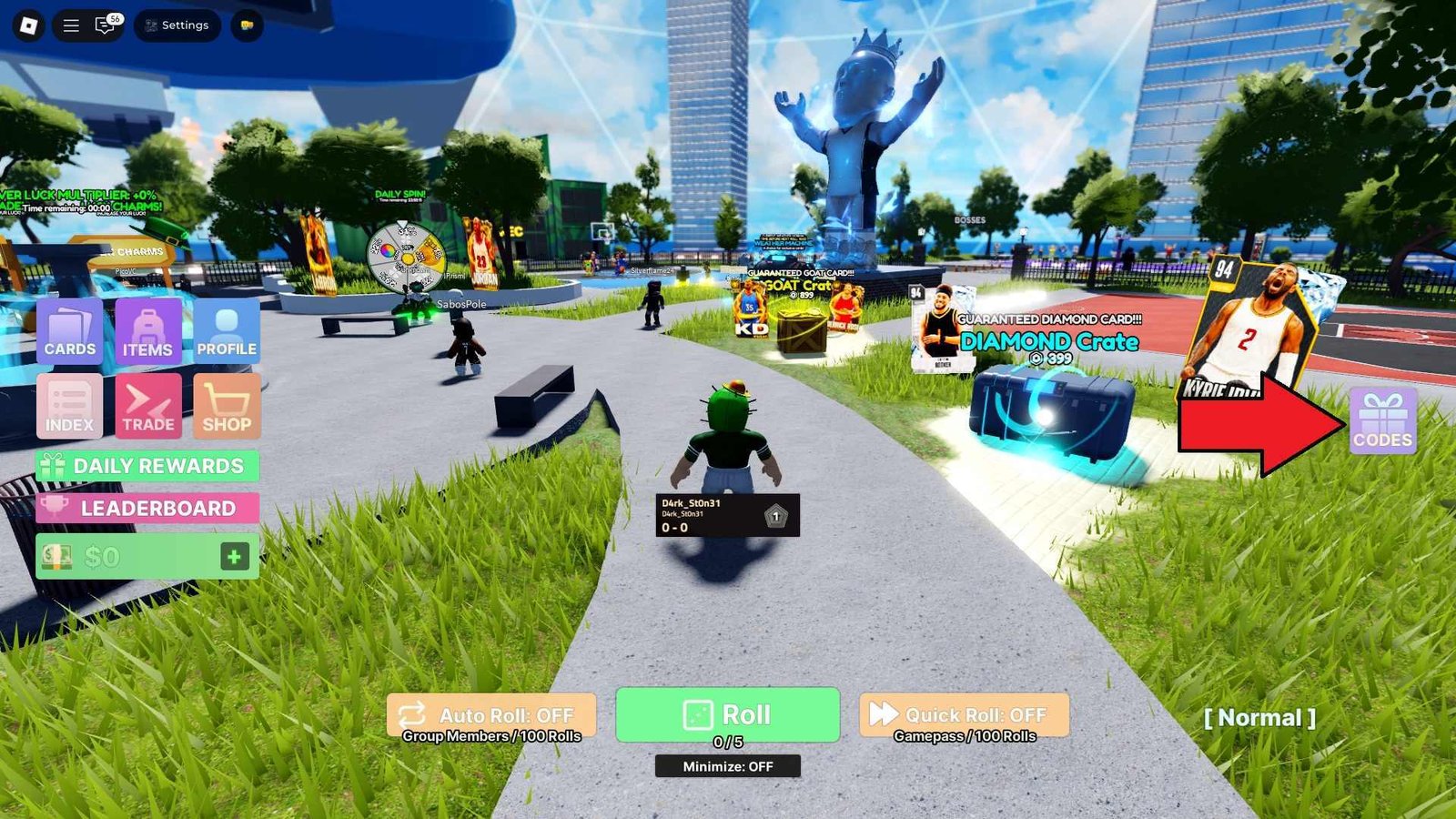Screen dimensions: 1456x819
Task: Open the ITEMS backpack menu
Action: tap(147, 331)
